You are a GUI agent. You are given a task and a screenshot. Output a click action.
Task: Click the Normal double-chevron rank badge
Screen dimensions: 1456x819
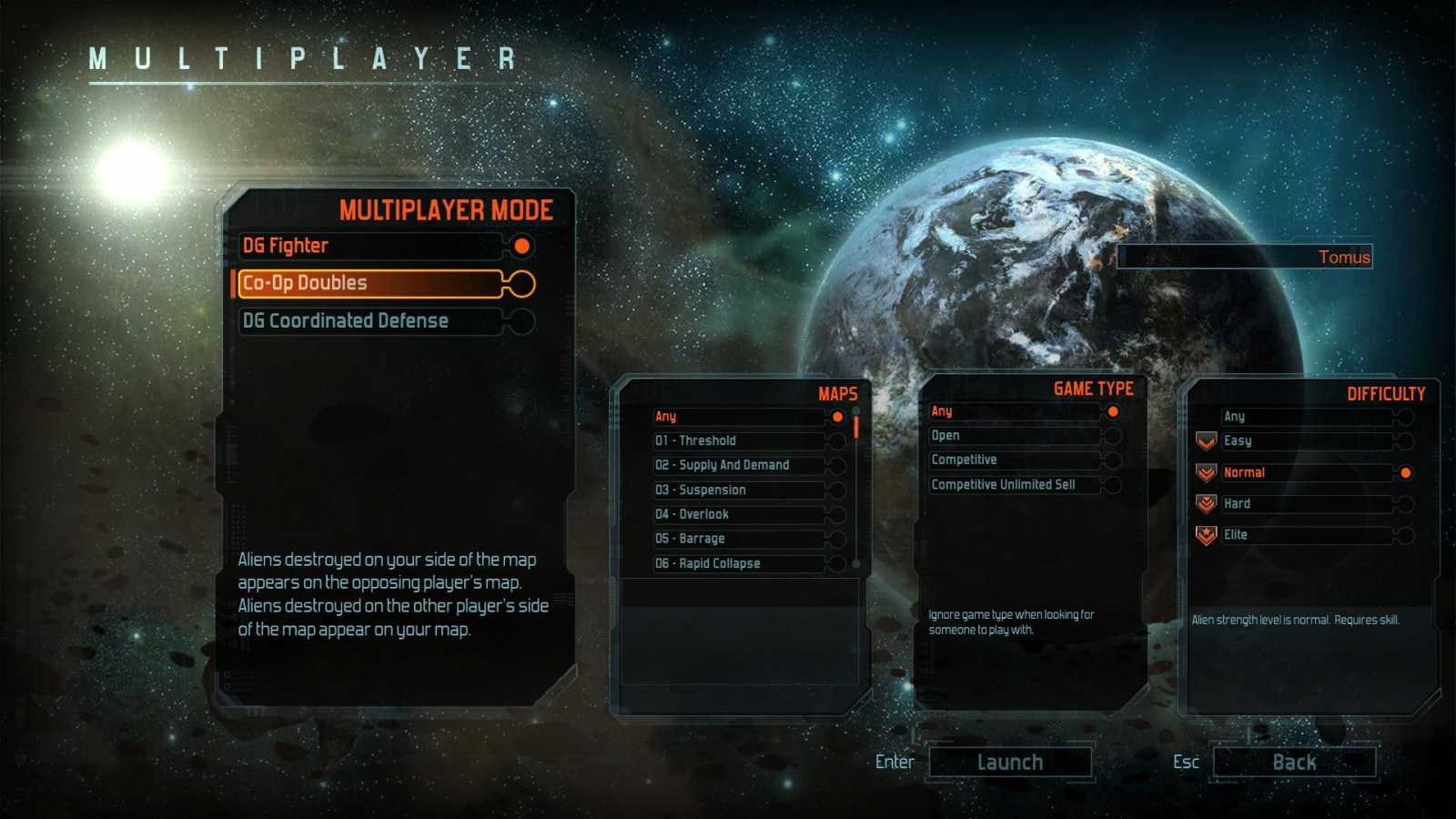click(1206, 472)
